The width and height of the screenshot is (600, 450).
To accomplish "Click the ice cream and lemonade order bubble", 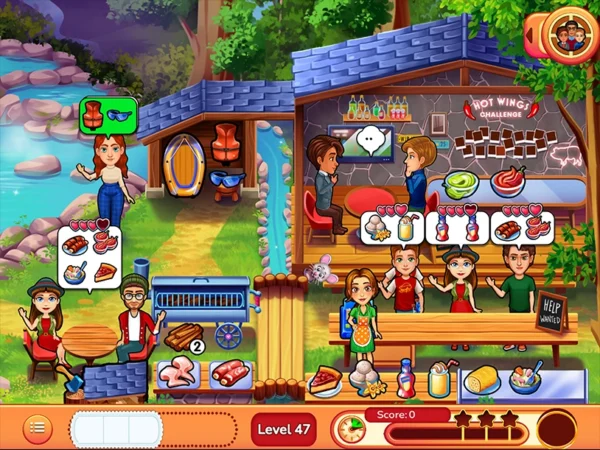I will click(391, 226).
